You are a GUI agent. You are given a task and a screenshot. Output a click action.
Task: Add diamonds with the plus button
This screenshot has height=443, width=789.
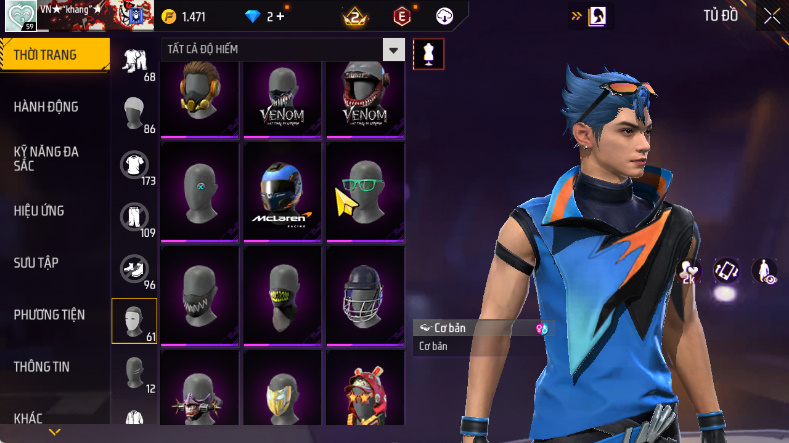point(280,16)
